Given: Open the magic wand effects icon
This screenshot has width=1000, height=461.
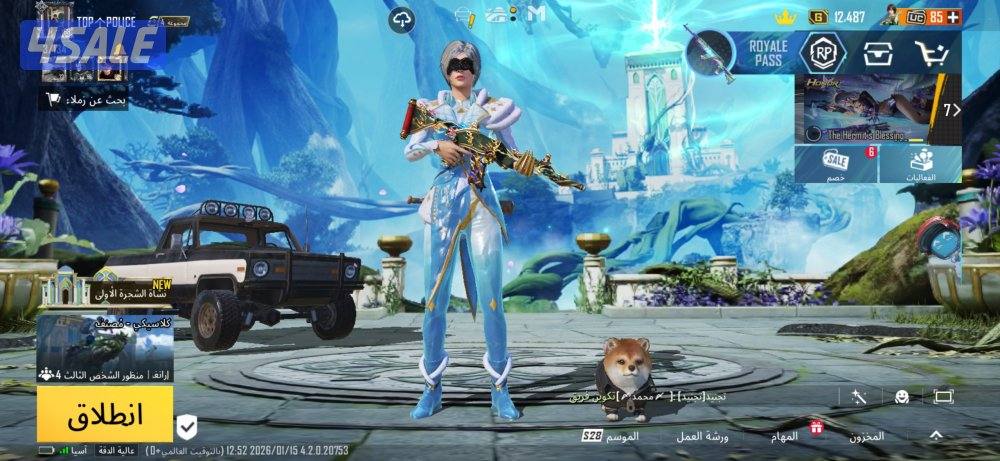Looking at the screenshot, I should (858, 397).
